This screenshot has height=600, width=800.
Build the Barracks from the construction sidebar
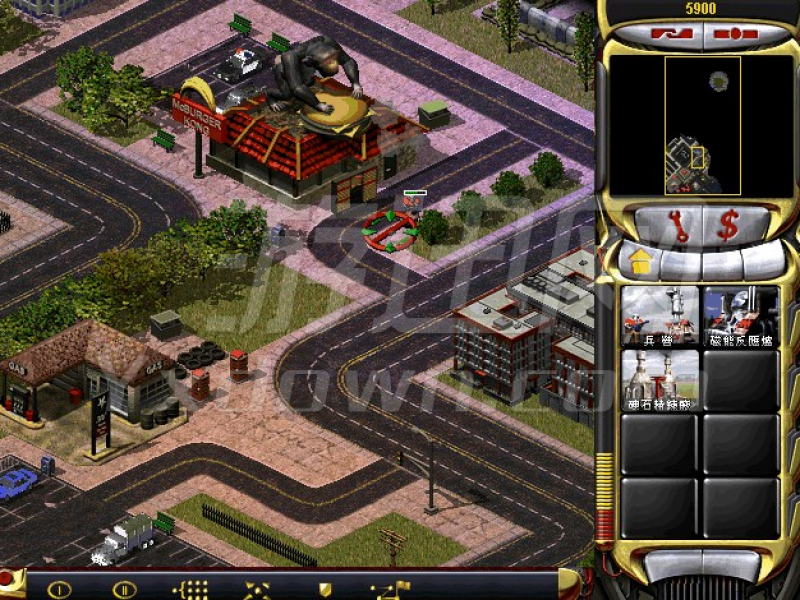[x=660, y=316]
